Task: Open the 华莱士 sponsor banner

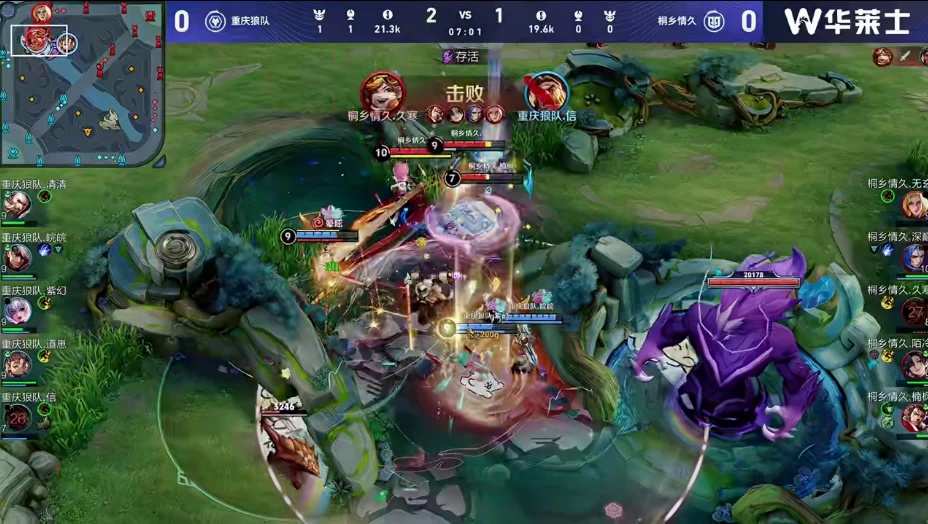Action: point(845,21)
